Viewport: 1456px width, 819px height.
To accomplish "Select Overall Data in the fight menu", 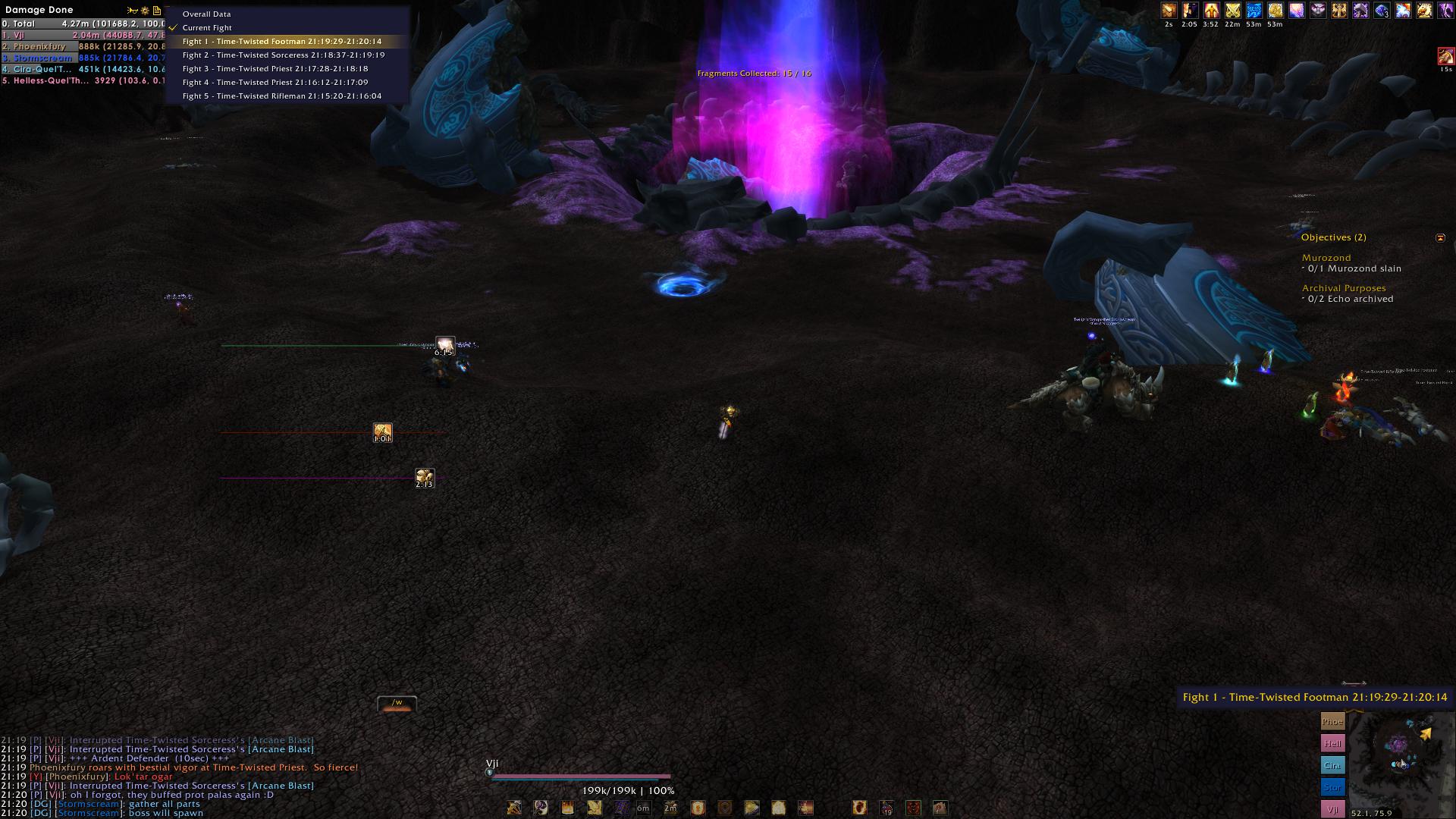I will pyautogui.click(x=206, y=14).
